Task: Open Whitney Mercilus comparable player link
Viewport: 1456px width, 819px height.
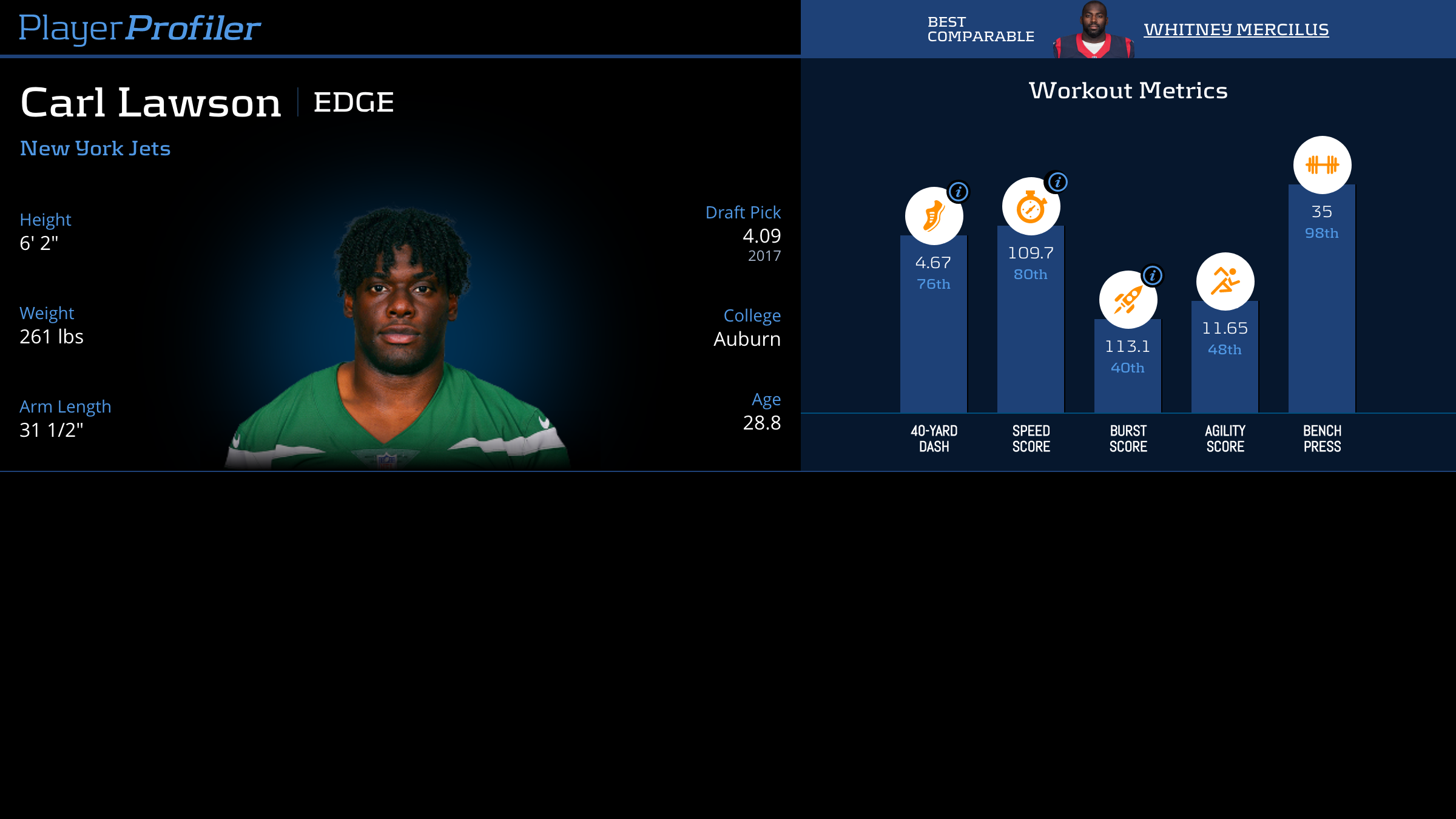Action: (1236, 29)
